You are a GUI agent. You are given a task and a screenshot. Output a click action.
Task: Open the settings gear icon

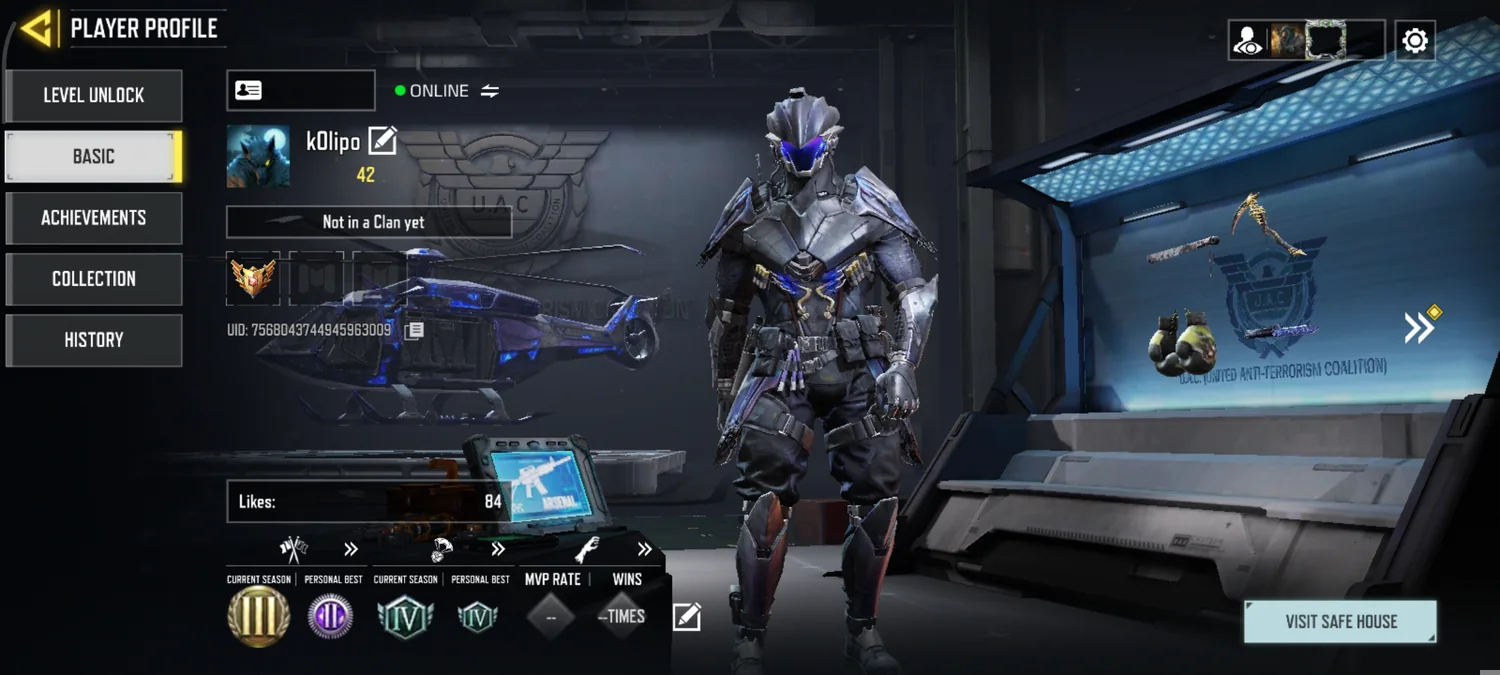1415,41
